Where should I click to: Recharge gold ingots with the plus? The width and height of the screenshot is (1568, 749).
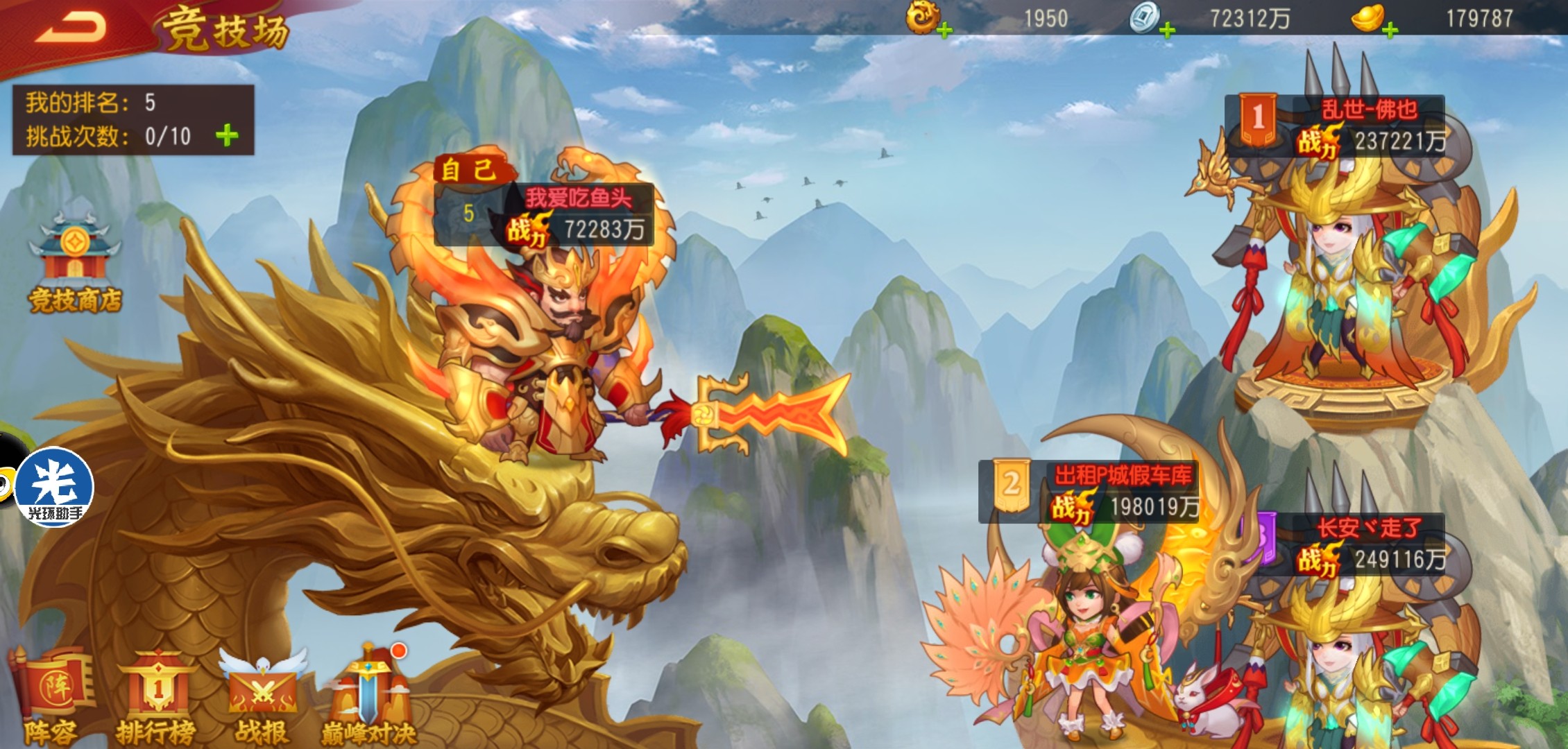(x=1390, y=31)
